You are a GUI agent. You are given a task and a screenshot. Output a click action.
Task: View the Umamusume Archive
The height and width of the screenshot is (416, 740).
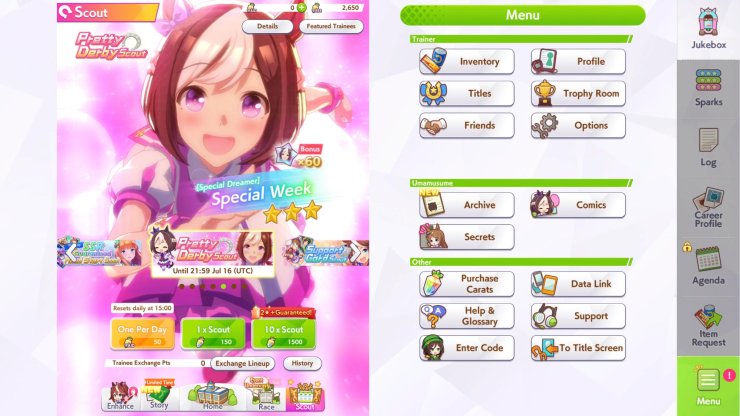click(x=467, y=205)
